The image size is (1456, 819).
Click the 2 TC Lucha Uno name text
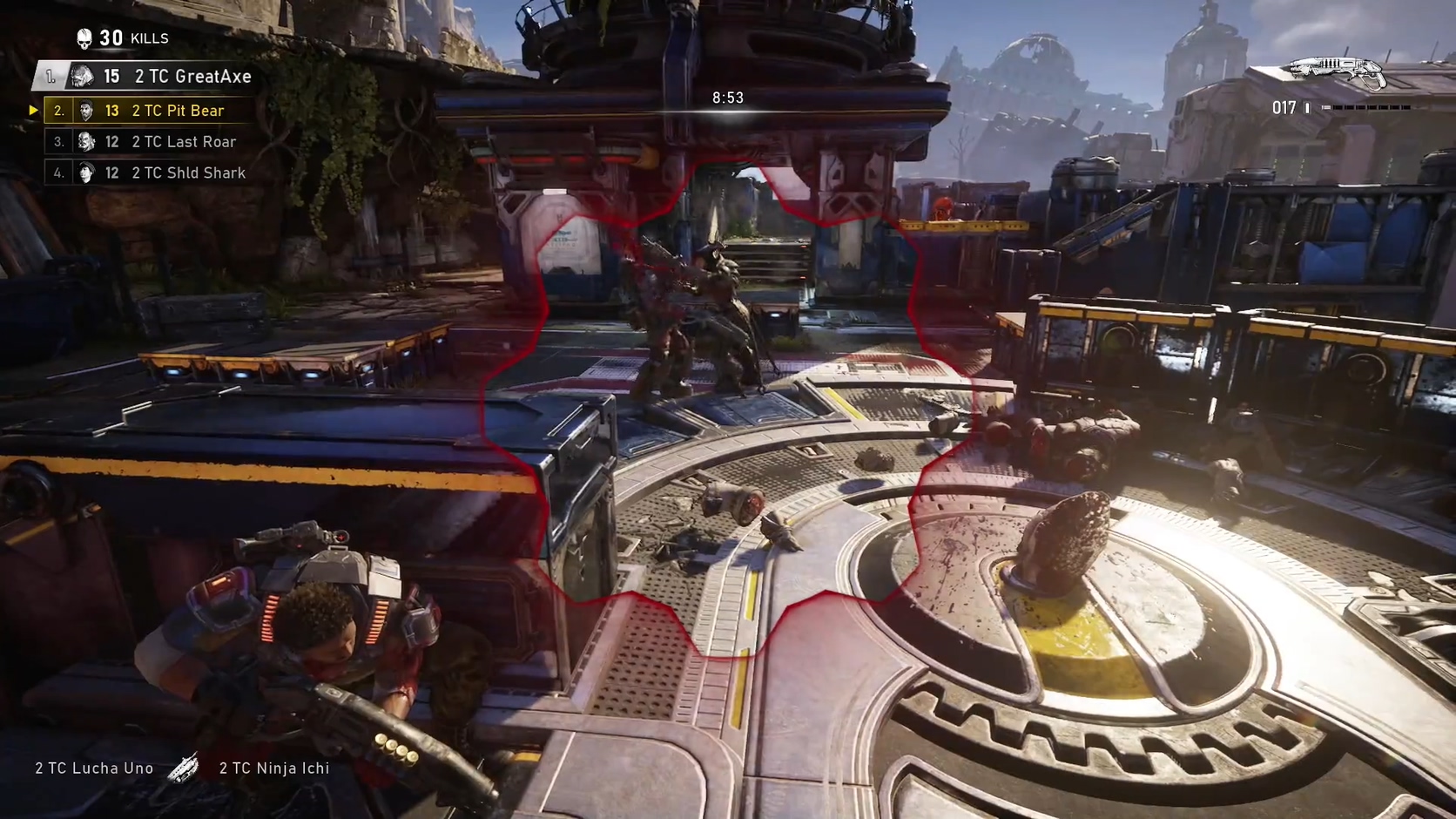(x=93, y=768)
